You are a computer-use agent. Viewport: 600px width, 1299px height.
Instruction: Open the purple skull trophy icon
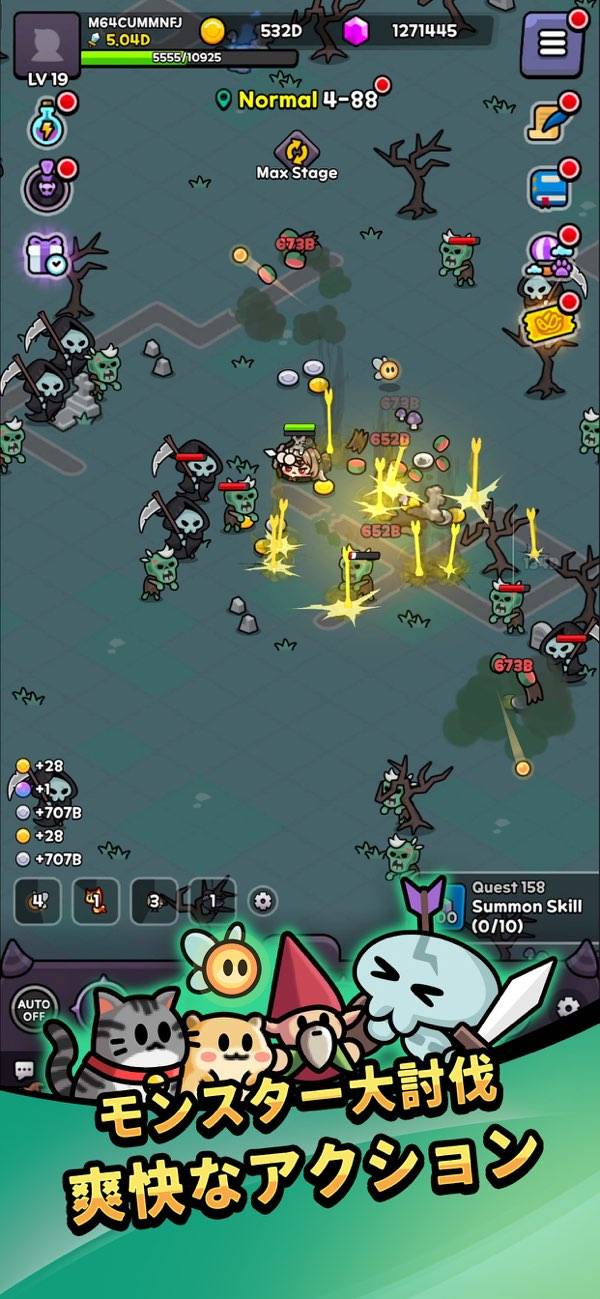(46, 186)
